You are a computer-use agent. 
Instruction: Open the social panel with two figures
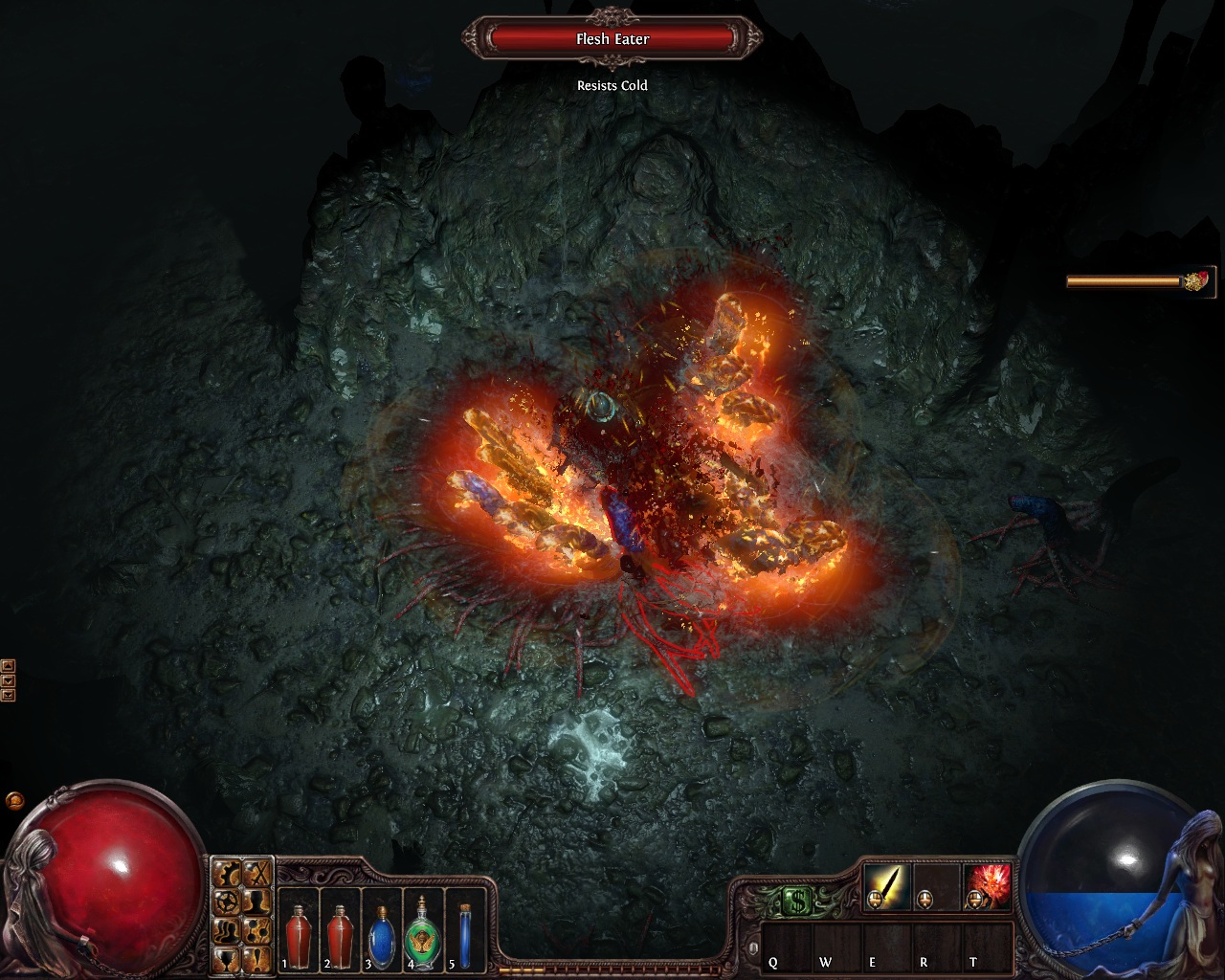coord(227,928)
